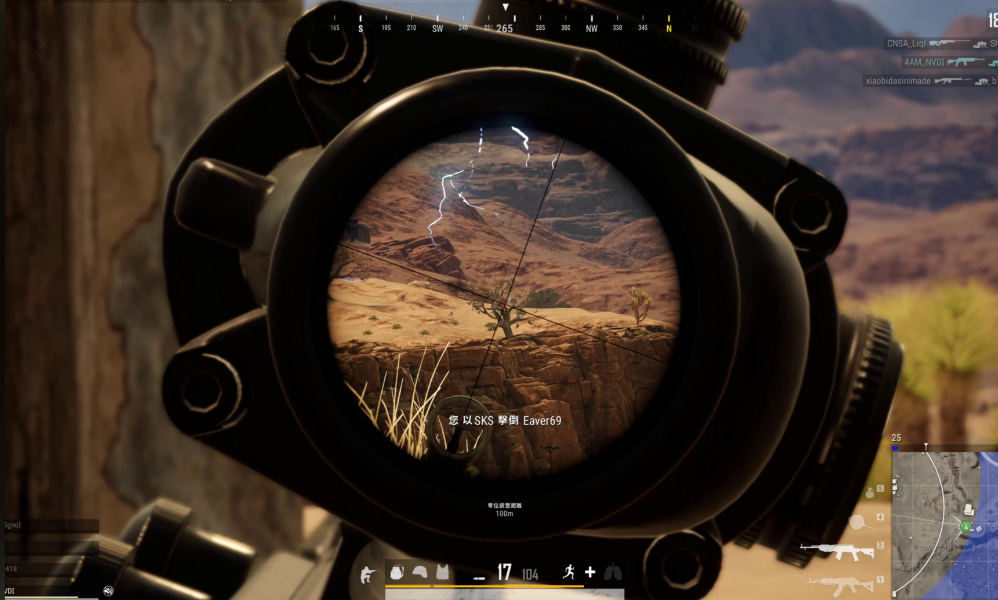Click the body armor vest icon
This screenshot has height=600, width=998.
[442, 572]
